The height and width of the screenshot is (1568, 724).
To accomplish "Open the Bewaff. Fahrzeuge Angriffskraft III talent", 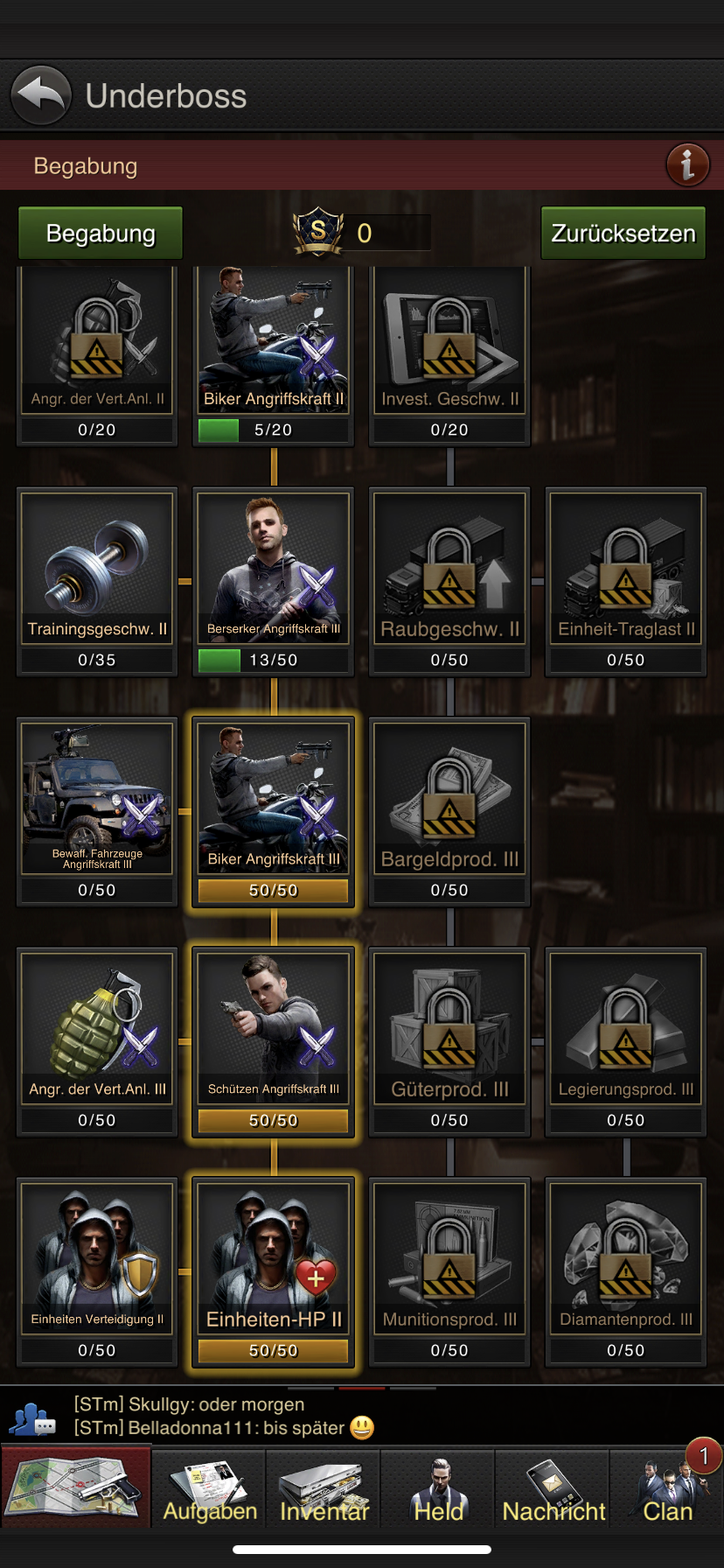I will (x=97, y=799).
